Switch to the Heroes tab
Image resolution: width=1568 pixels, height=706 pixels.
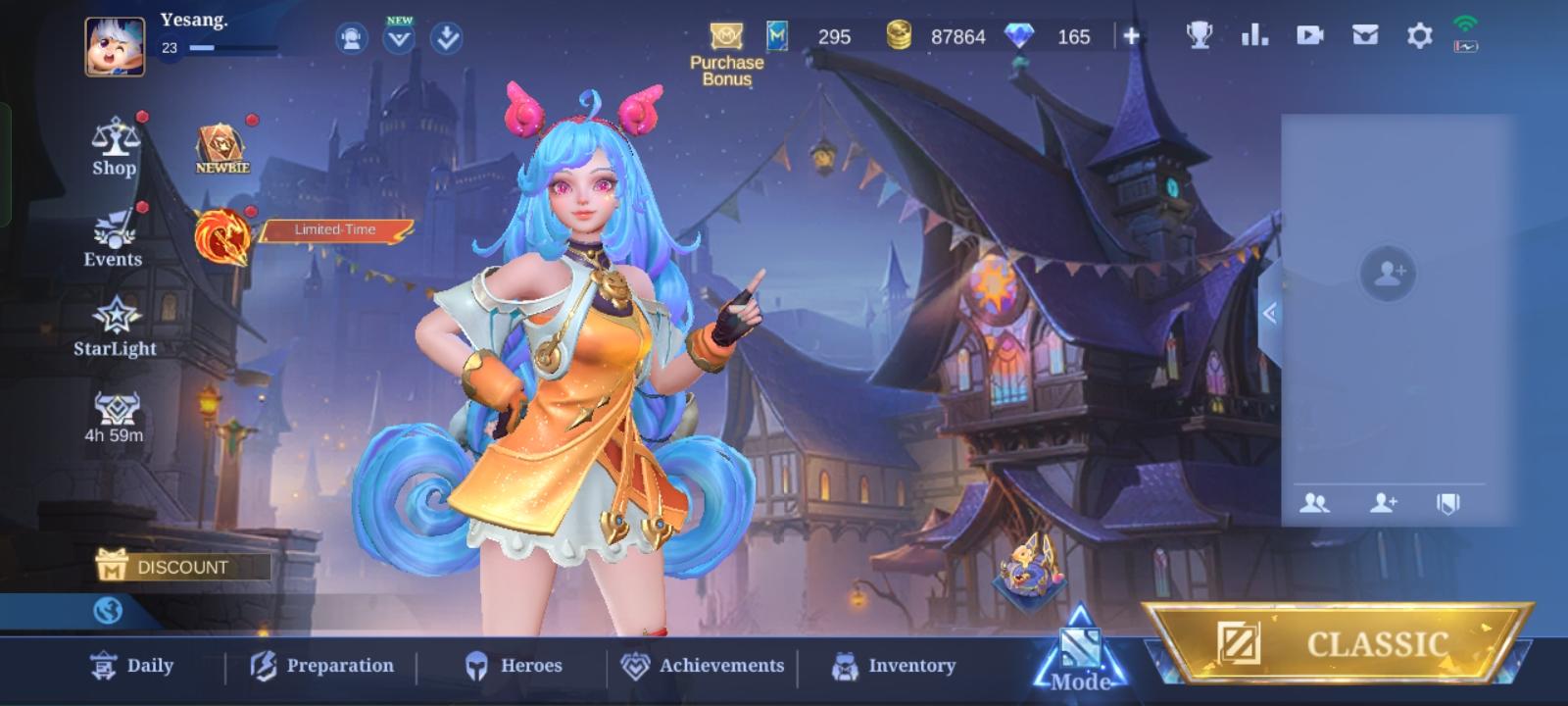pyautogui.click(x=514, y=666)
